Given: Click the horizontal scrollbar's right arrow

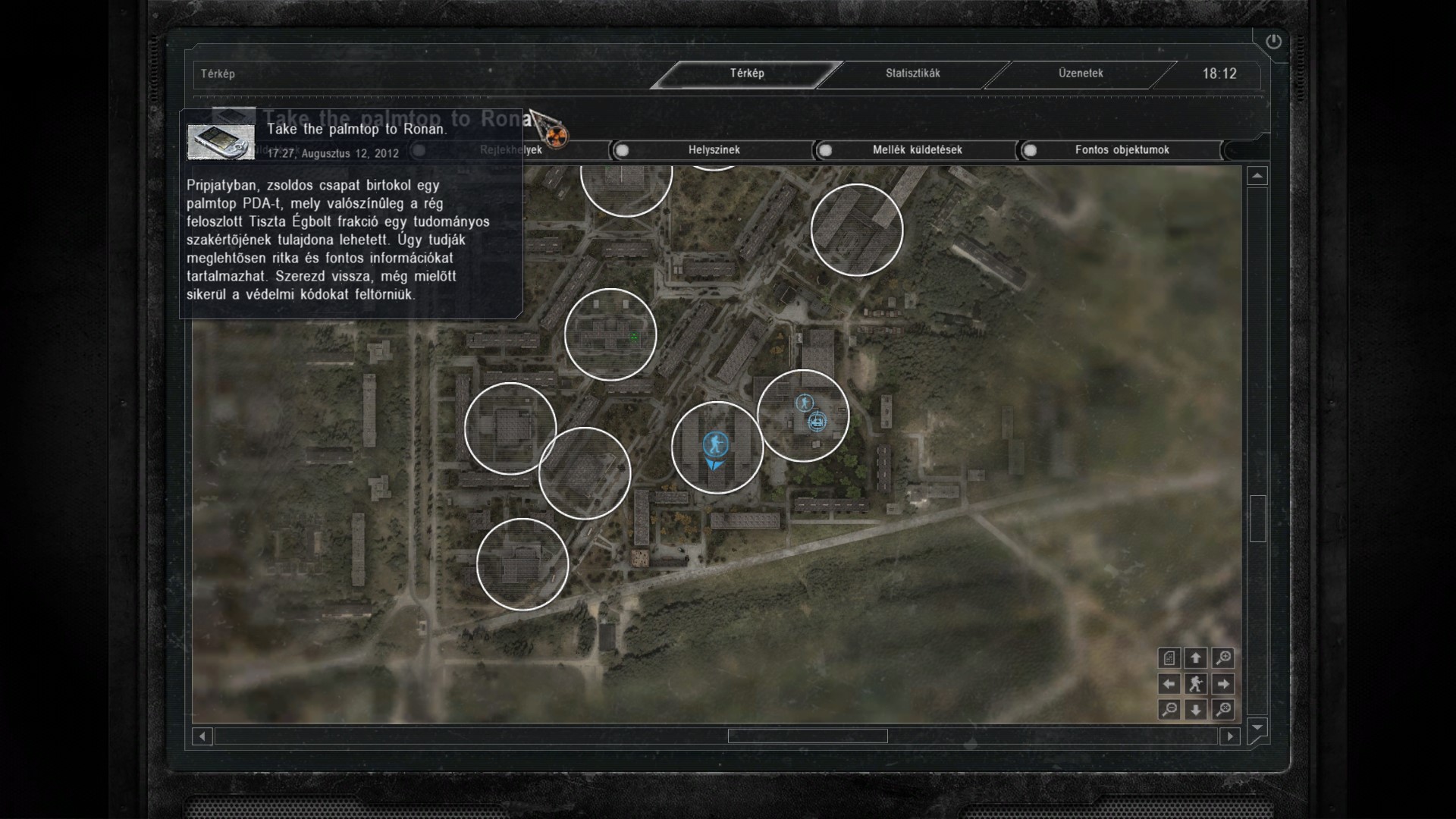Looking at the screenshot, I should point(1230,736).
